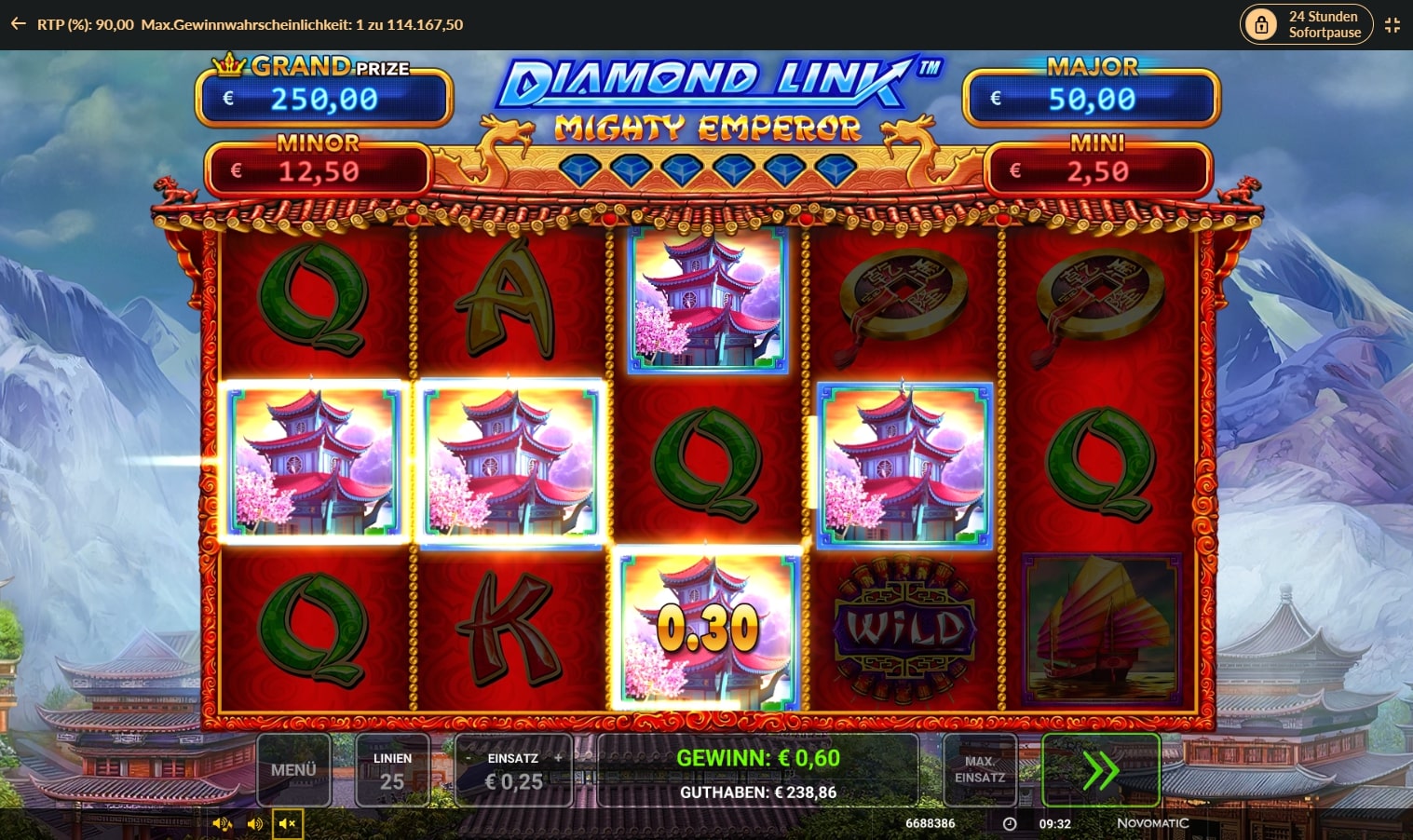Click the red junk ship symbol on reel five
The width and height of the screenshot is (1413, 840).
[1101, 626]
